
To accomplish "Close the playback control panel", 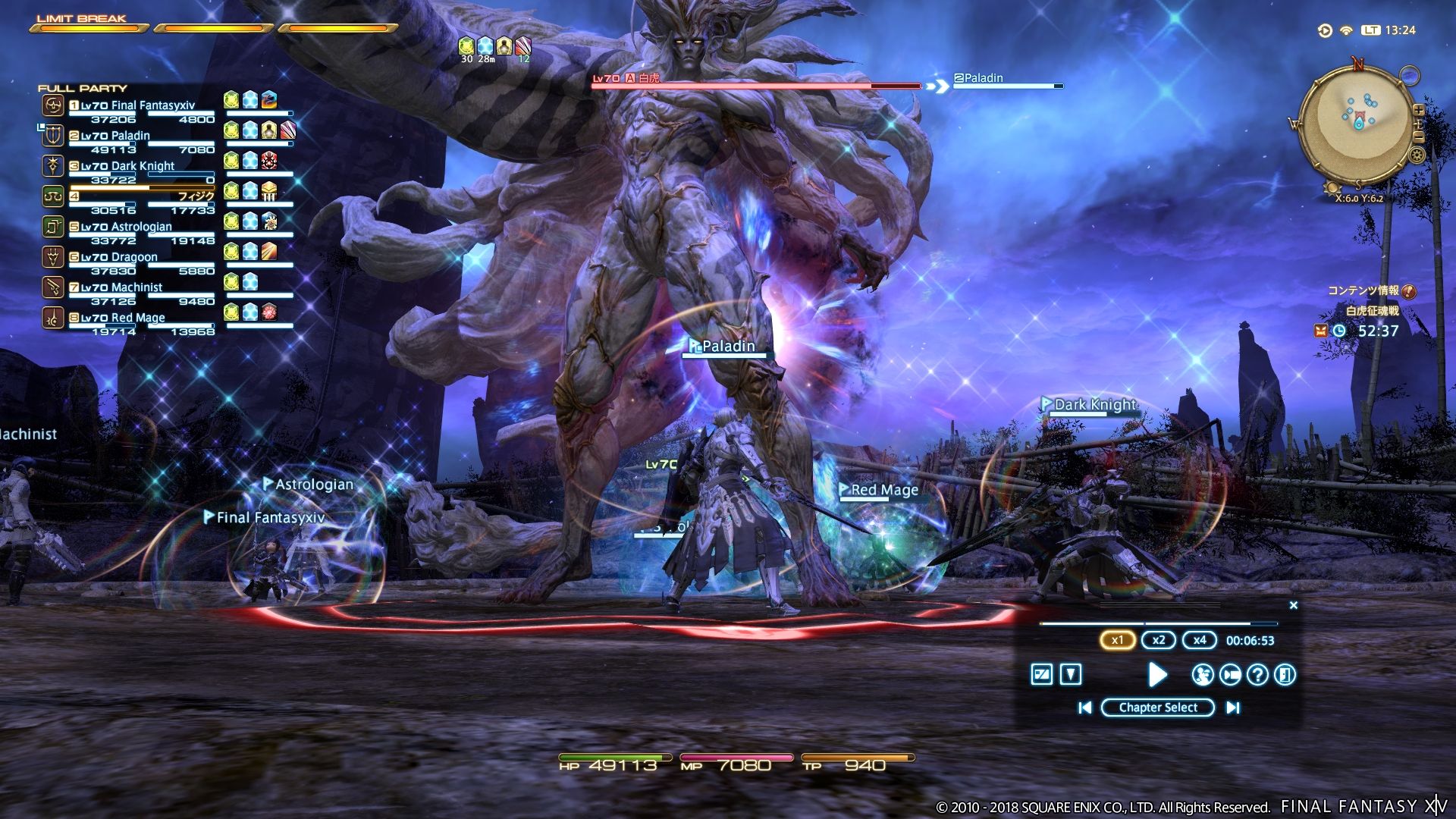I will [x=1293, y=604].
